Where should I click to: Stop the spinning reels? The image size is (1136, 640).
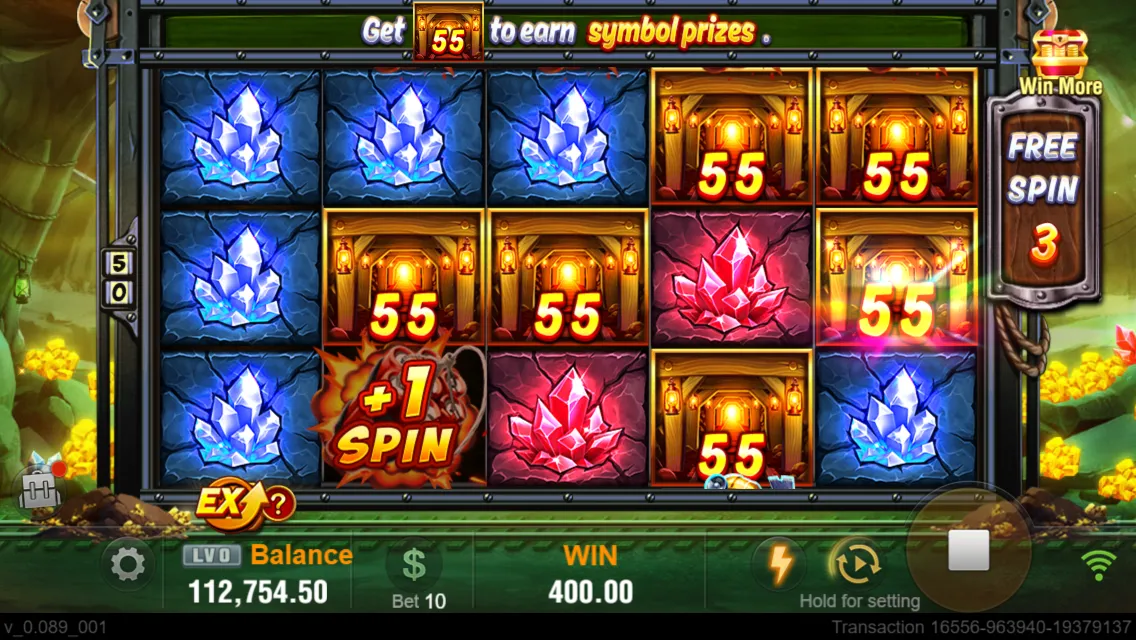tap(967, 550)
